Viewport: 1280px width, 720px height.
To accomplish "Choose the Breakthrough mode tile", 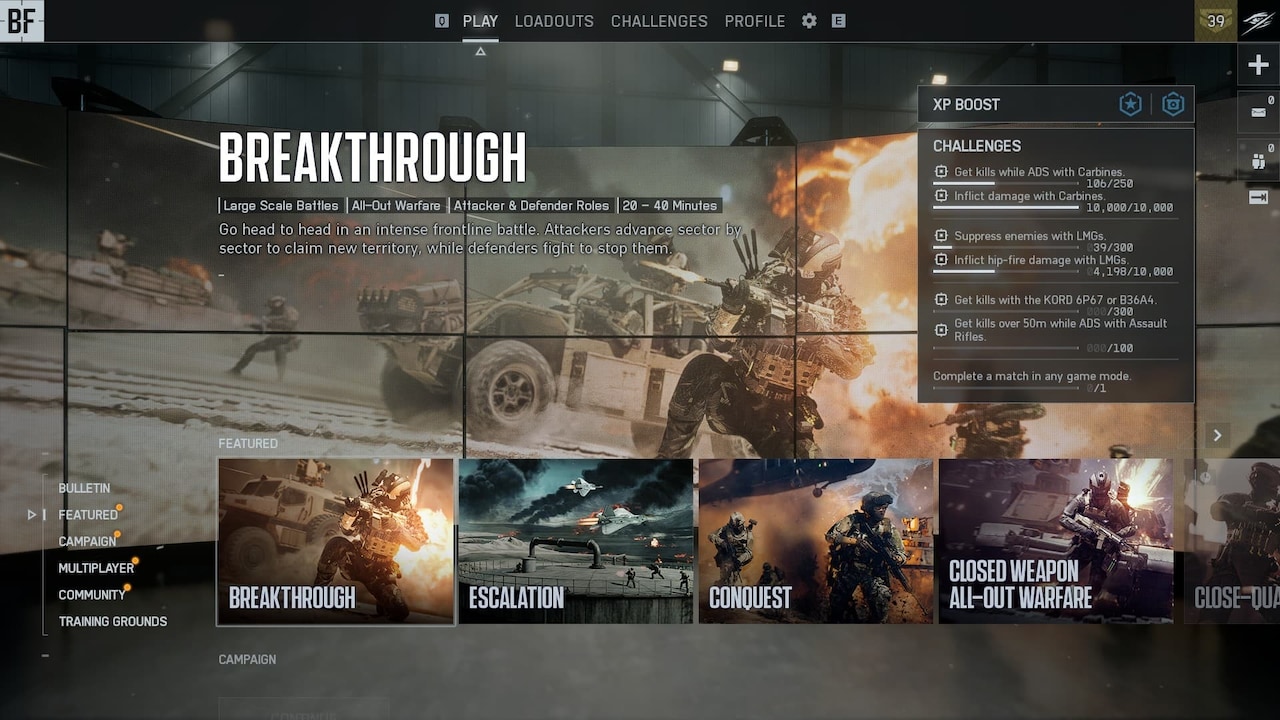I will click(336, 541).
